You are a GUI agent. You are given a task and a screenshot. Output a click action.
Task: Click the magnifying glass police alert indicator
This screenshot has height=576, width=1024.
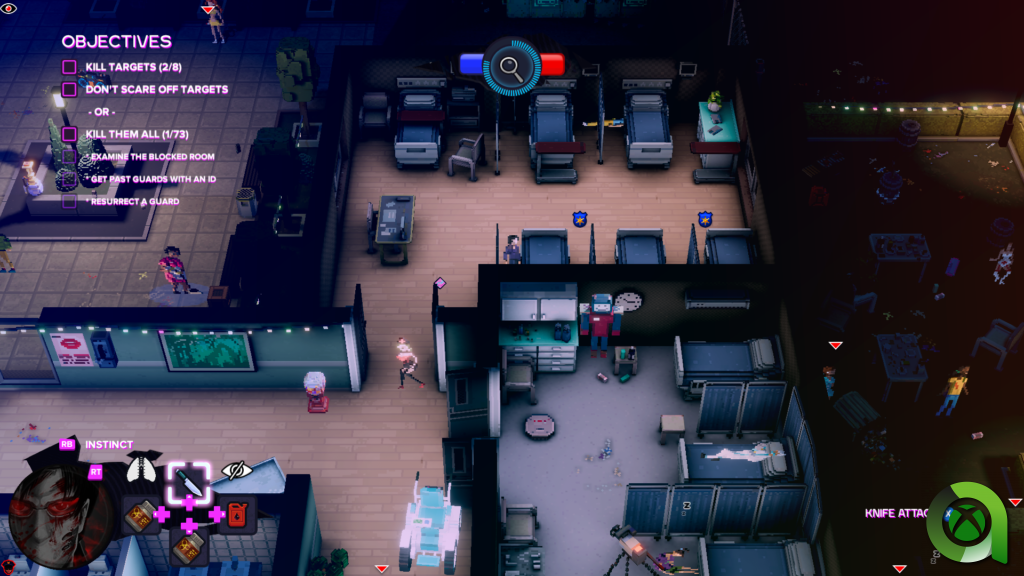pos(511,66)
